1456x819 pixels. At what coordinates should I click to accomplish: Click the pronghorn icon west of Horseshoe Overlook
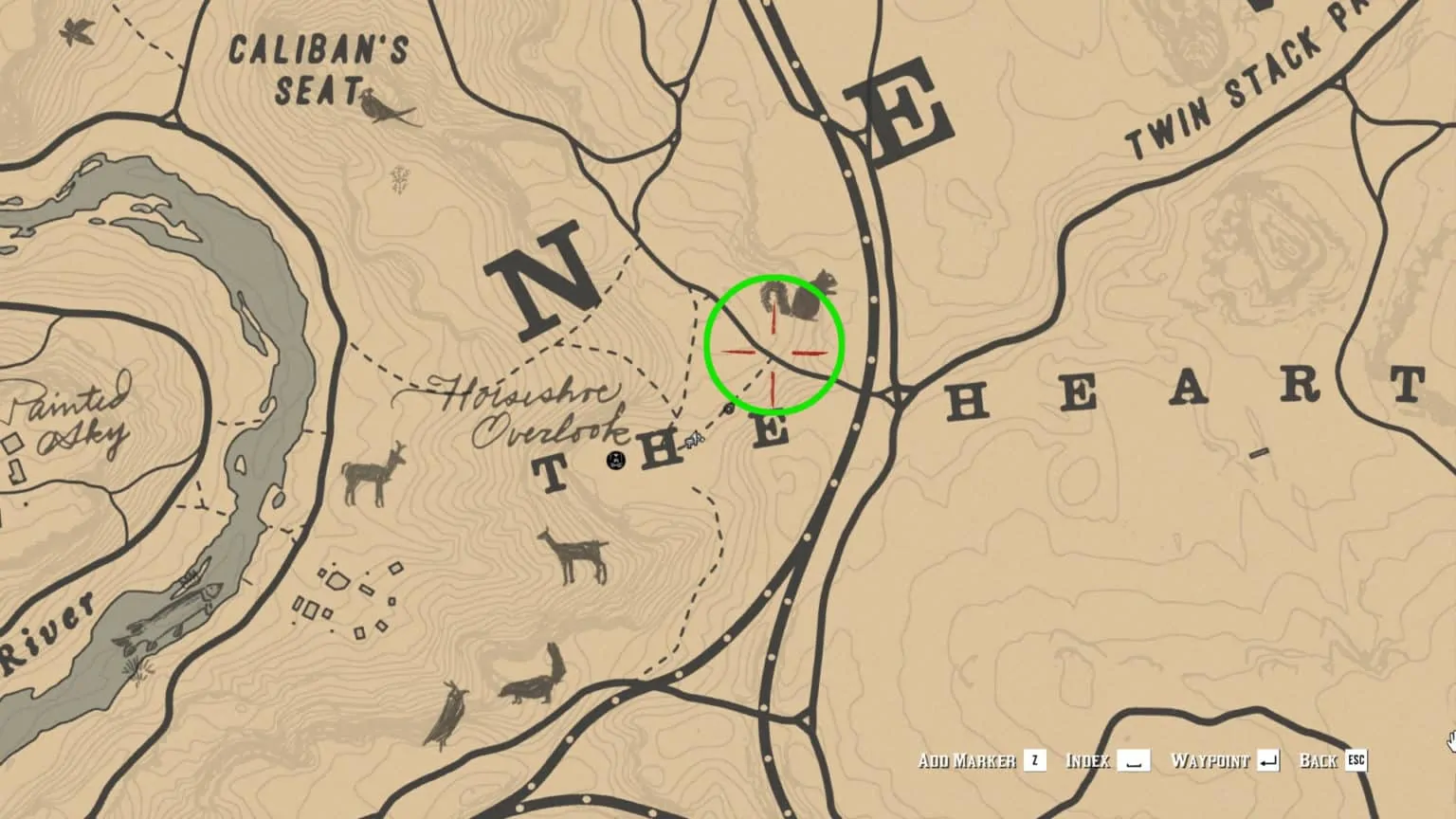[x=373, y=474]
